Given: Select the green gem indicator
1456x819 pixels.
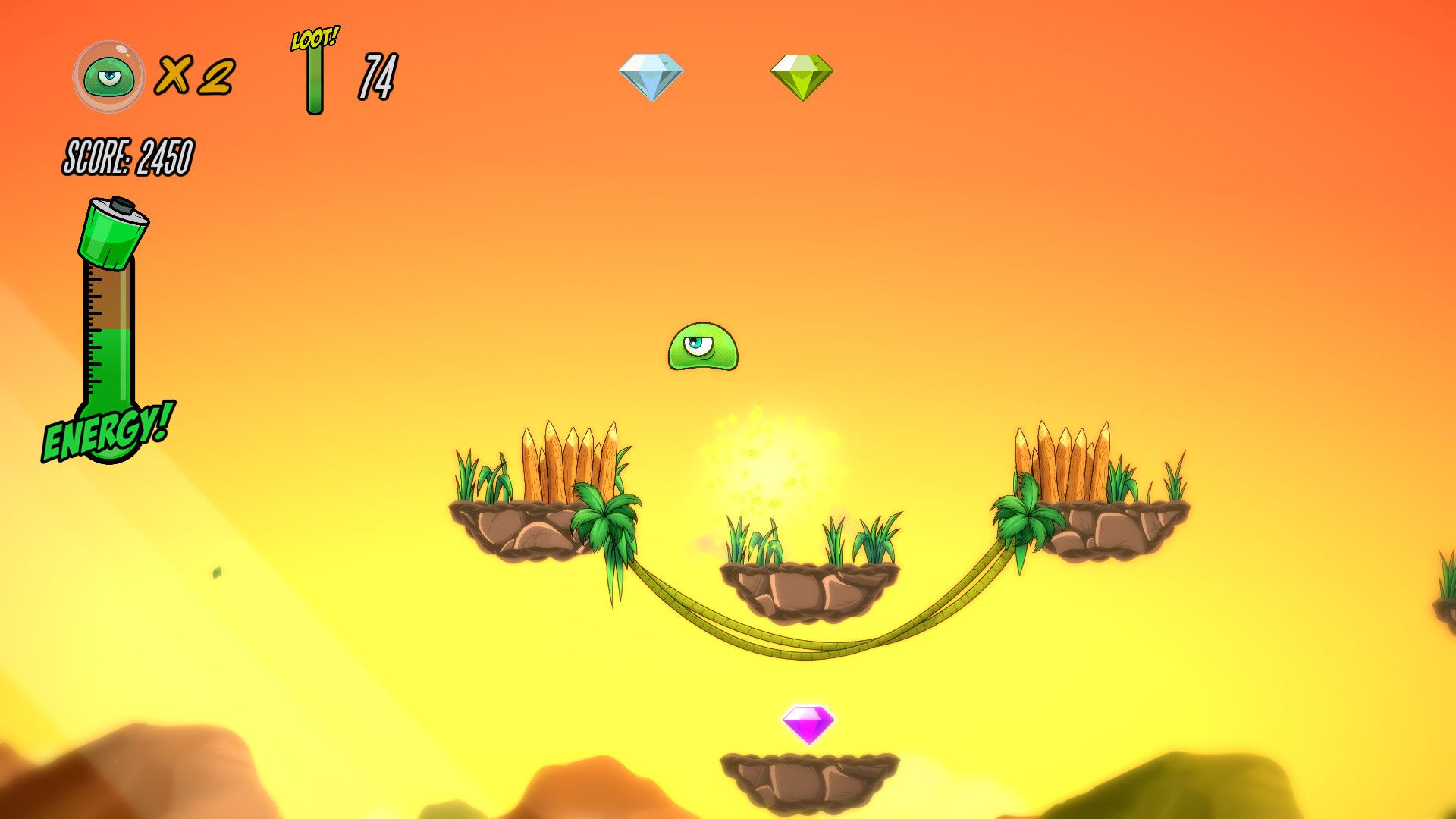Looking at the screenshot, I should click(x=802, y=77).
